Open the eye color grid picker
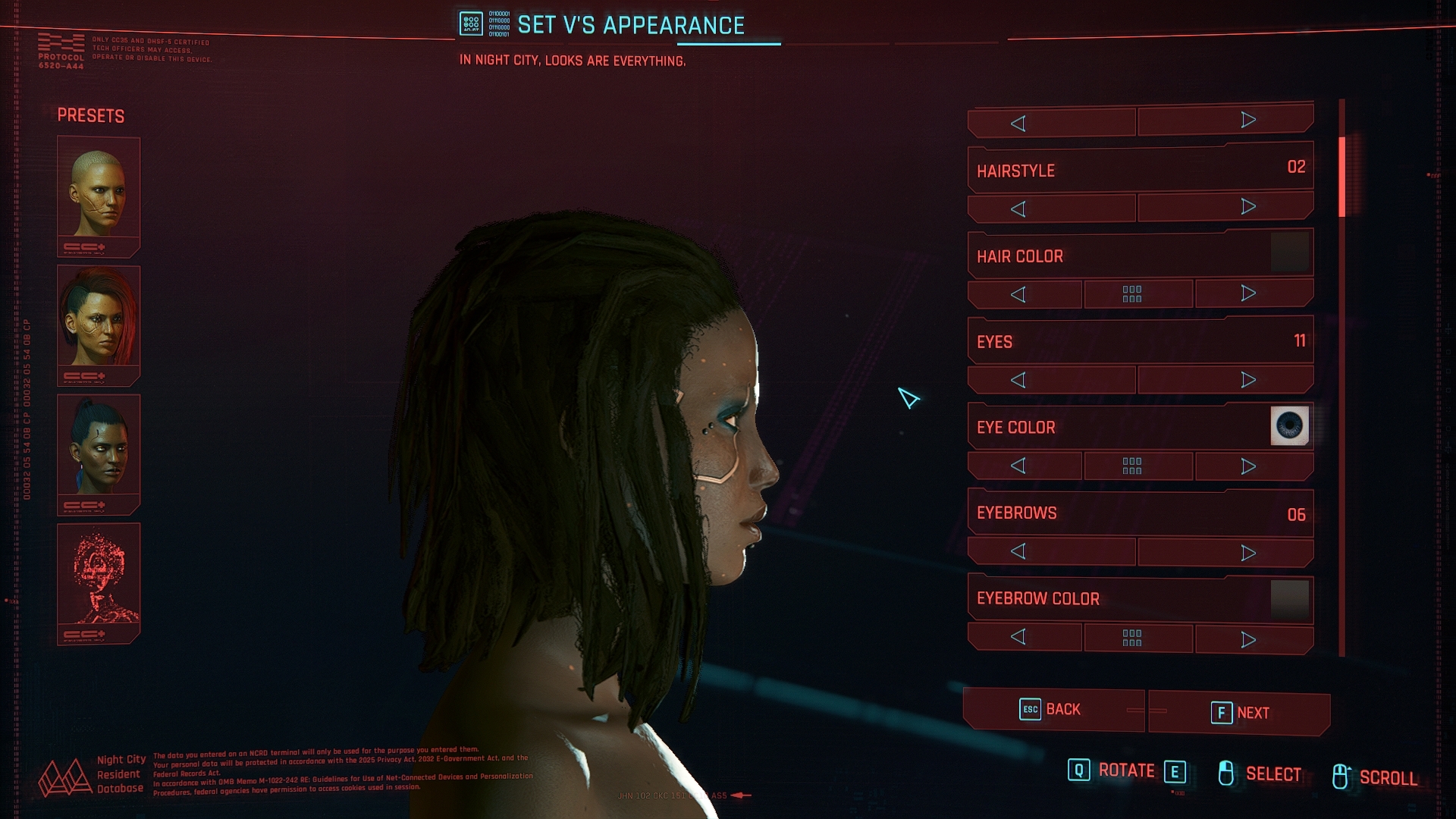The height and width of the screenshot is (819, 1456). [x=1132, y=466]
